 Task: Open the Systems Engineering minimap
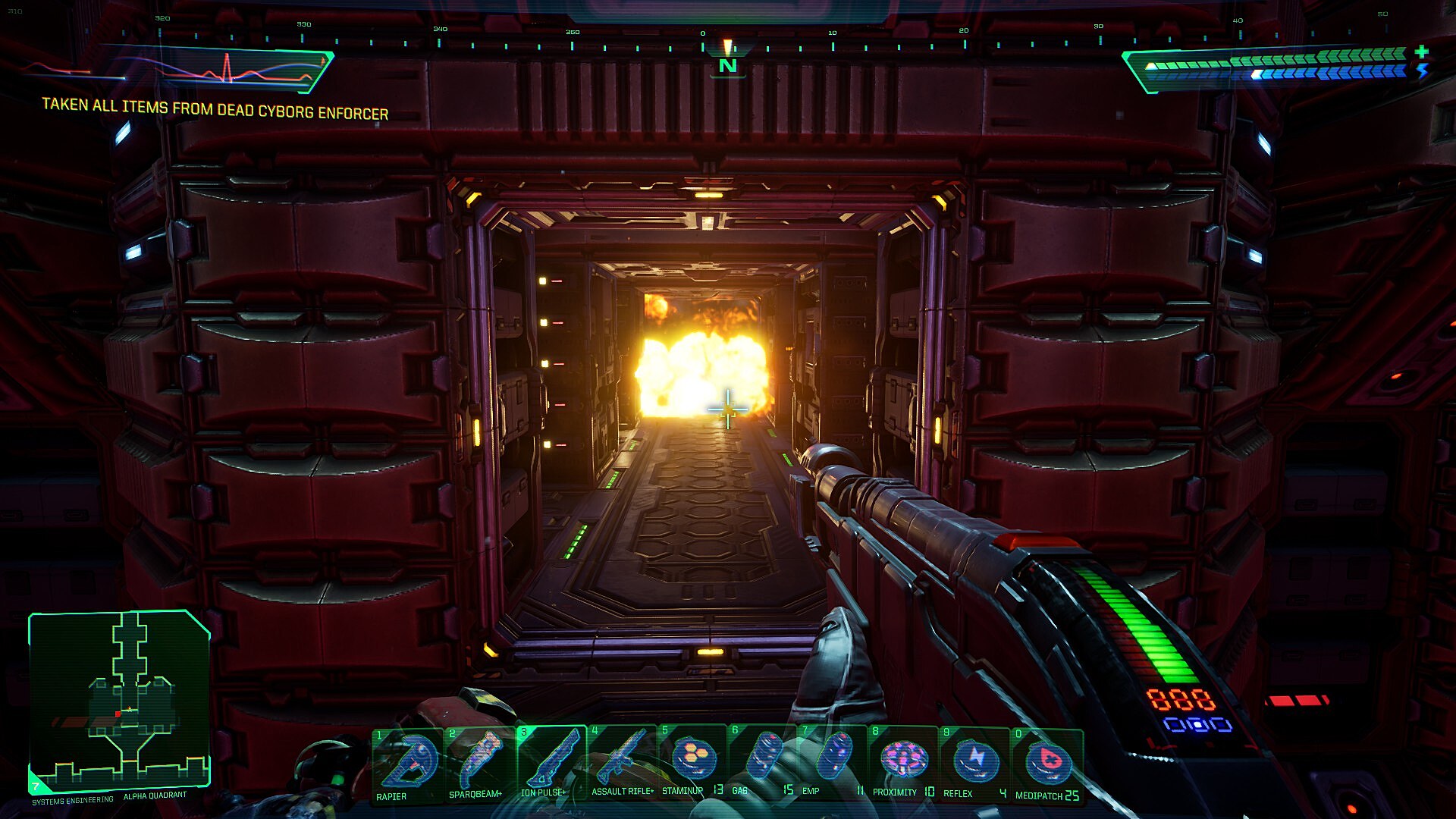[x=119, y=701]
